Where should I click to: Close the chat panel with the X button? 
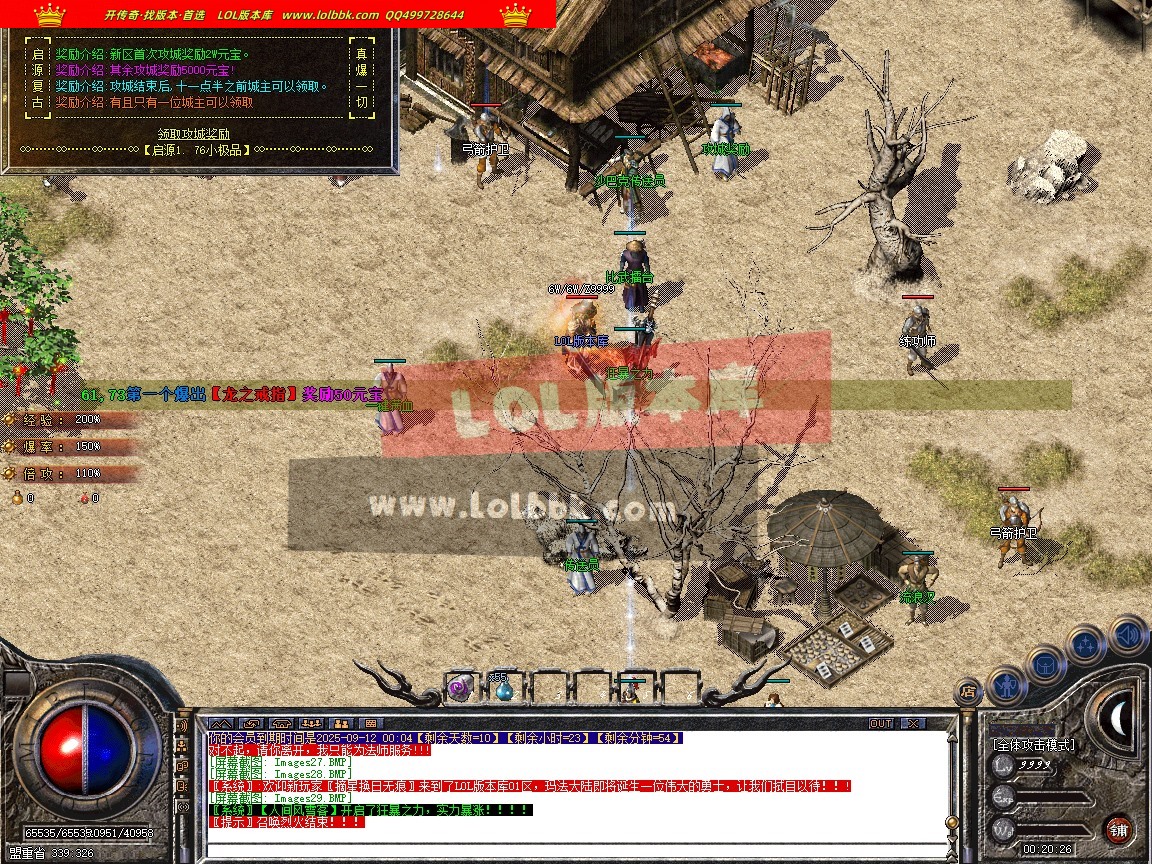tap(912, 723)
